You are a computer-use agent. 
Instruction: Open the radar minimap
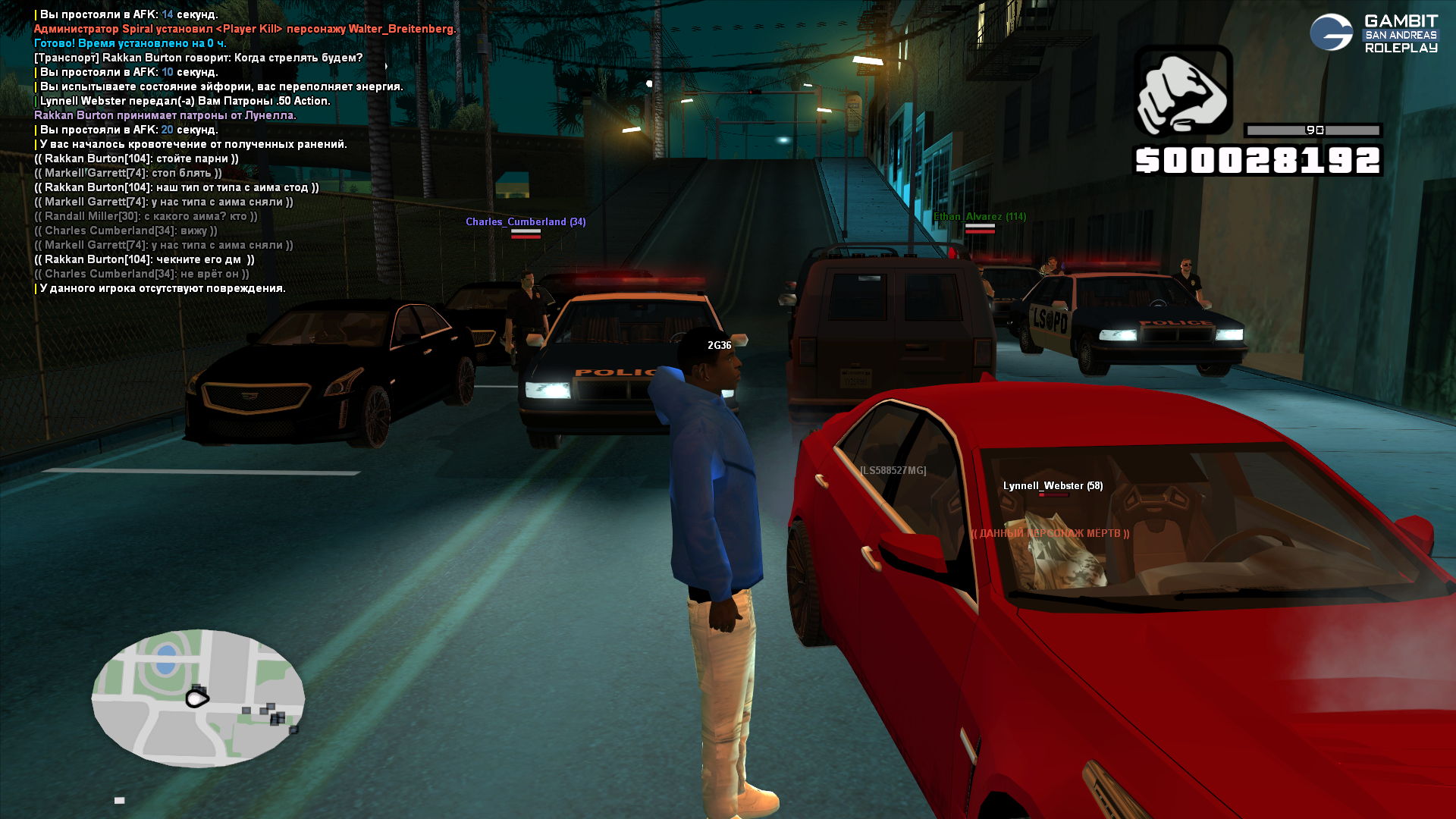(x=198, y=698)
